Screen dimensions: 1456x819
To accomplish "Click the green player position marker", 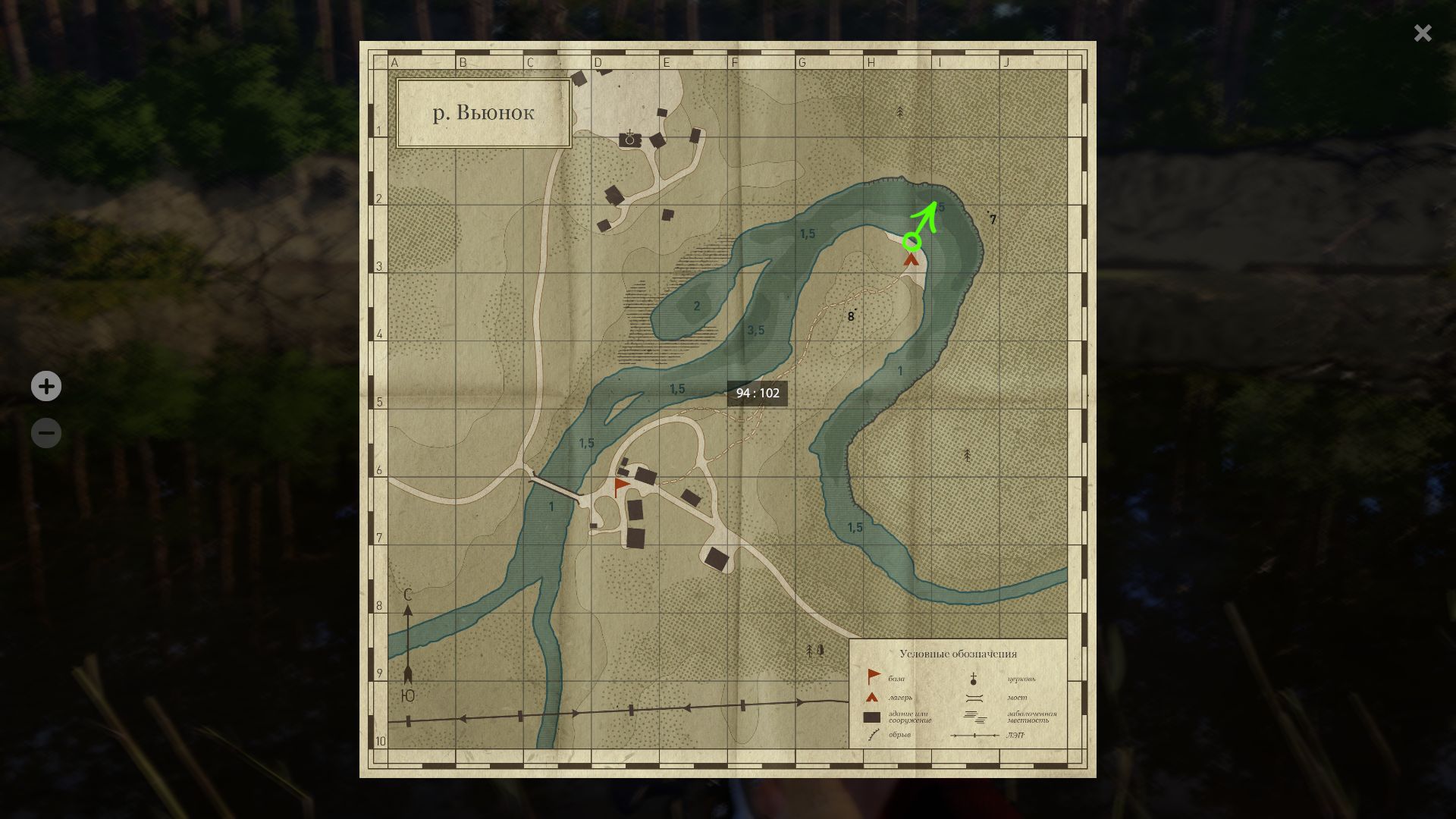I will [x=912, y=241].
